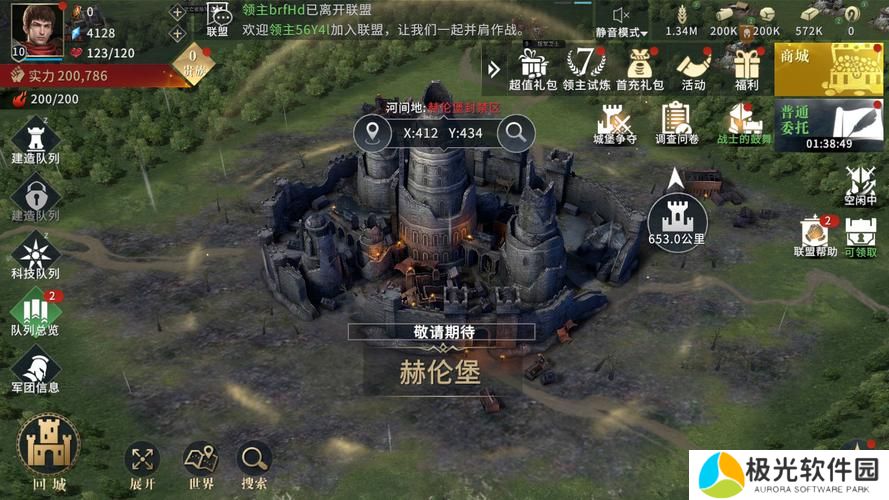Open the 联盟帮助 alliance help
889x500 pixels.
[x=814, y=237]
